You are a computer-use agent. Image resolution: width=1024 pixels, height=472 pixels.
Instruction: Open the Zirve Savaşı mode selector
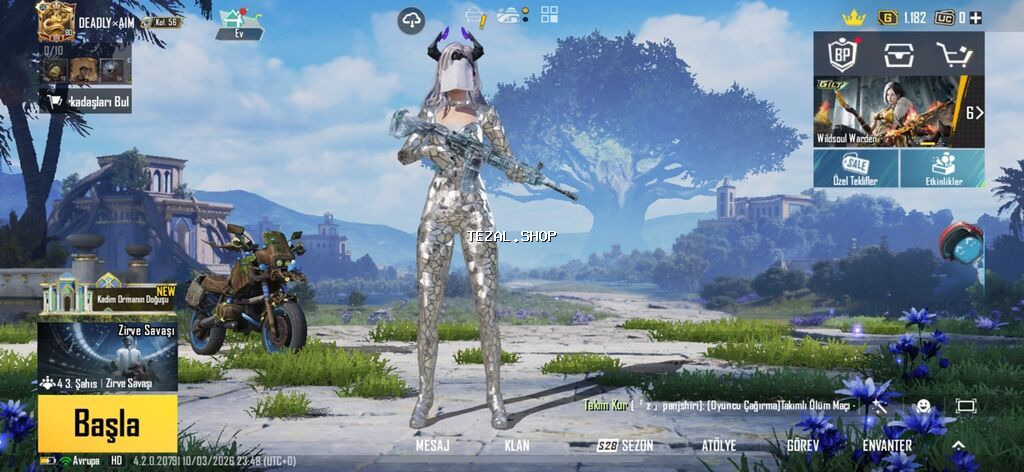[107, 356]
